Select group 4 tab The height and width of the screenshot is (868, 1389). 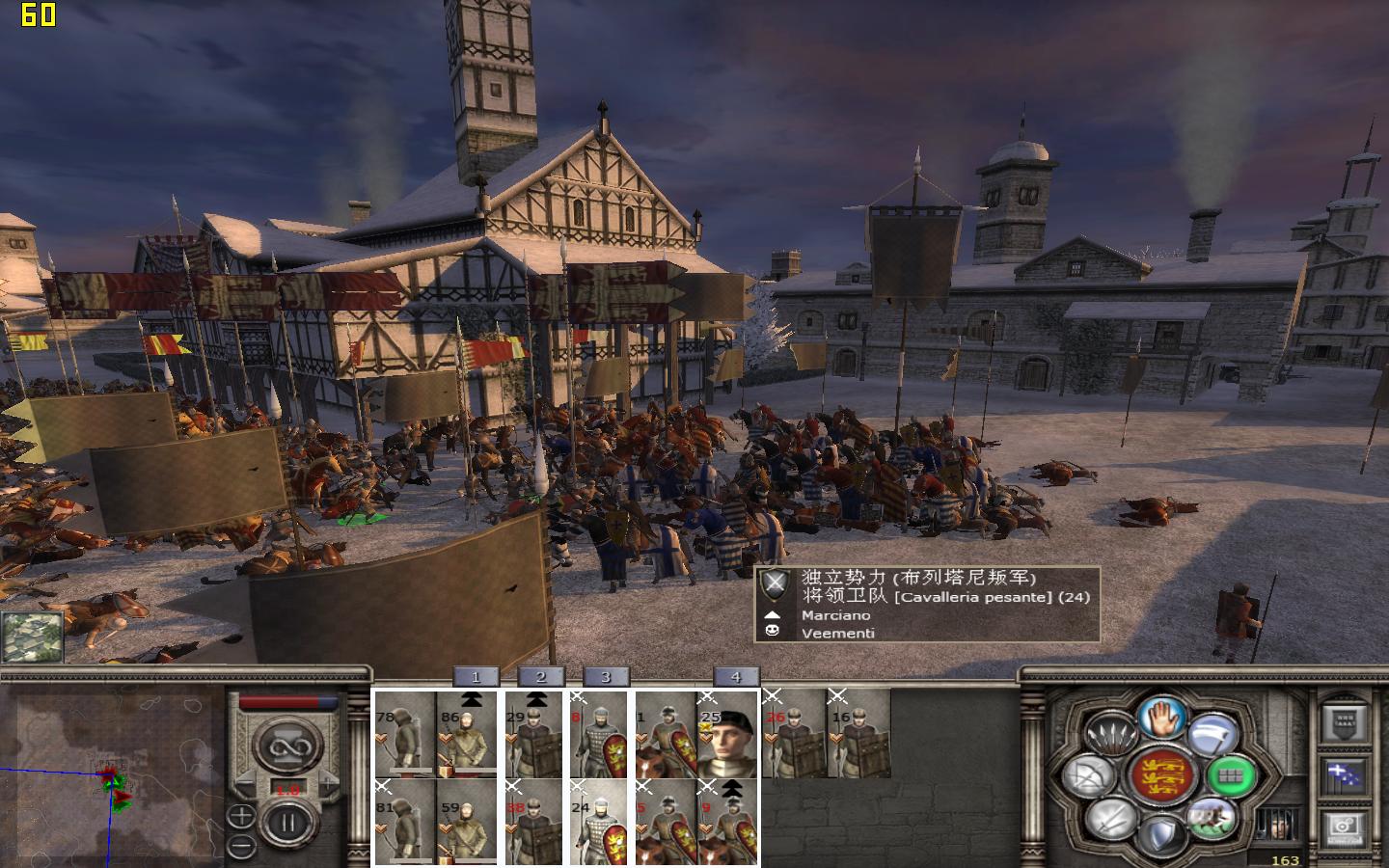coord(735,677)
